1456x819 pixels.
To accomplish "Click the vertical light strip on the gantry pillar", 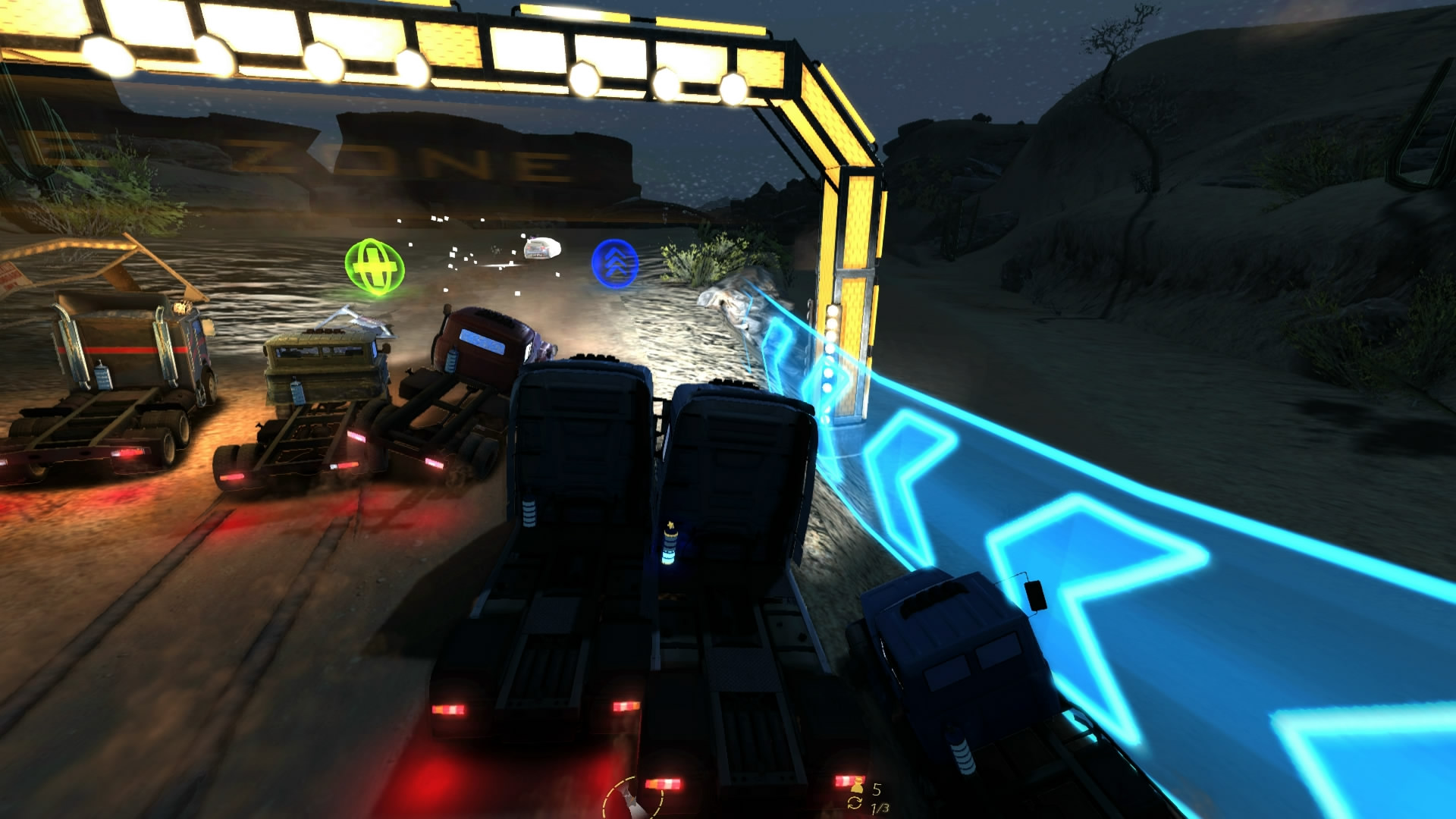I will coord(830,364).
